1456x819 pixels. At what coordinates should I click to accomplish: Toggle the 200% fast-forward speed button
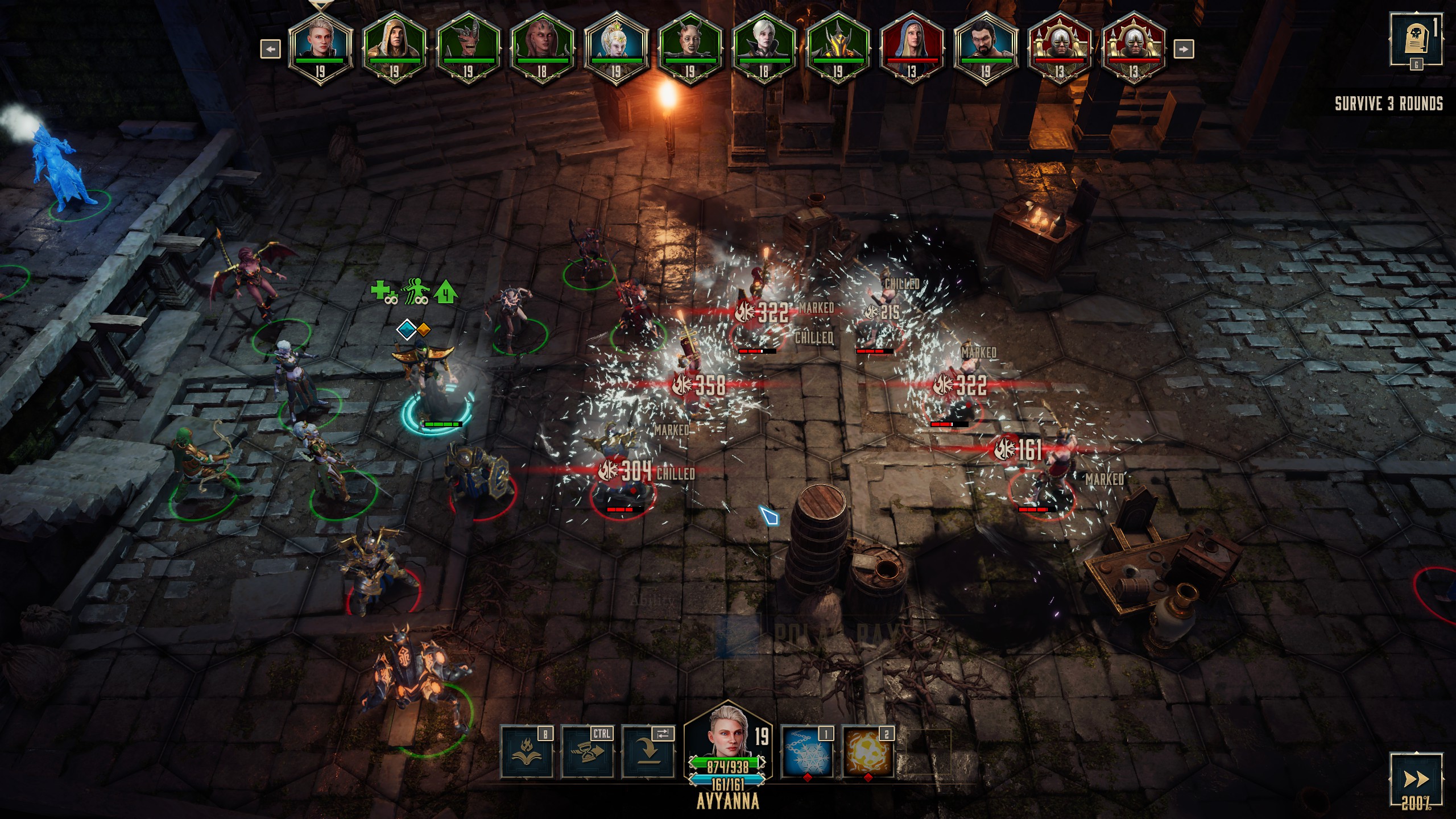pyautogui.click(x=1416, y=780)
